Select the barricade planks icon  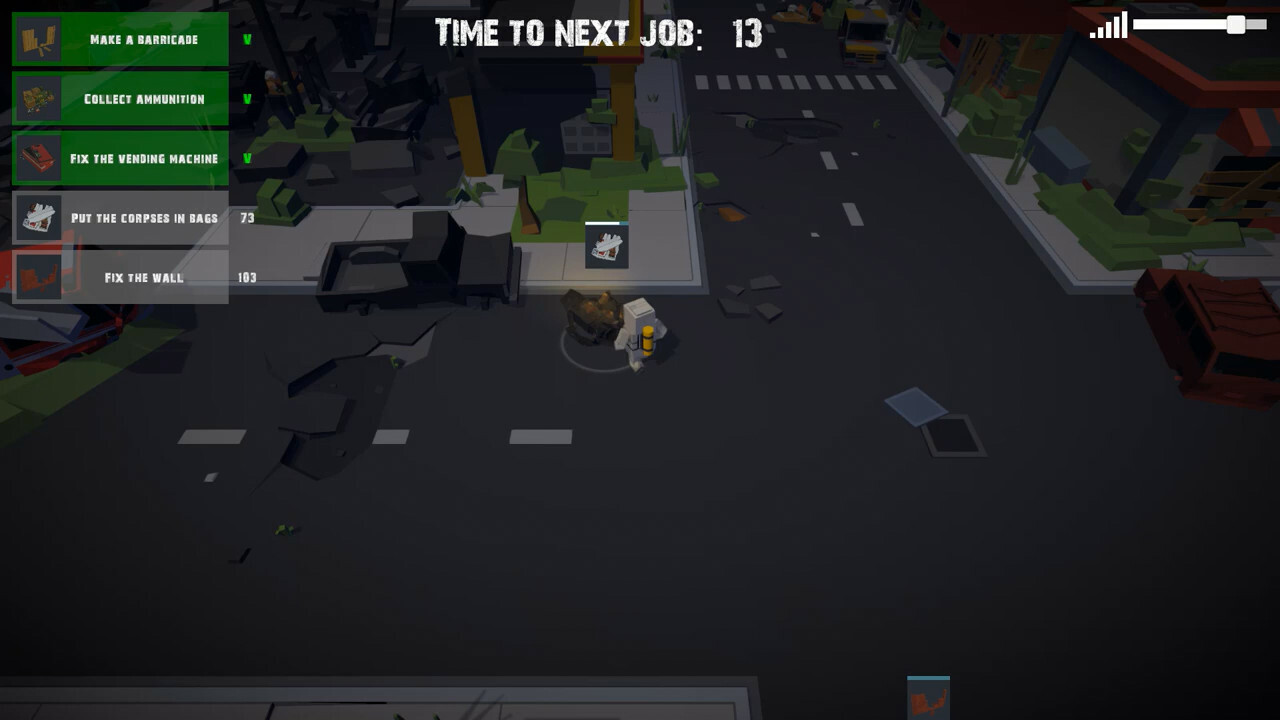click(x=39, y=40)
